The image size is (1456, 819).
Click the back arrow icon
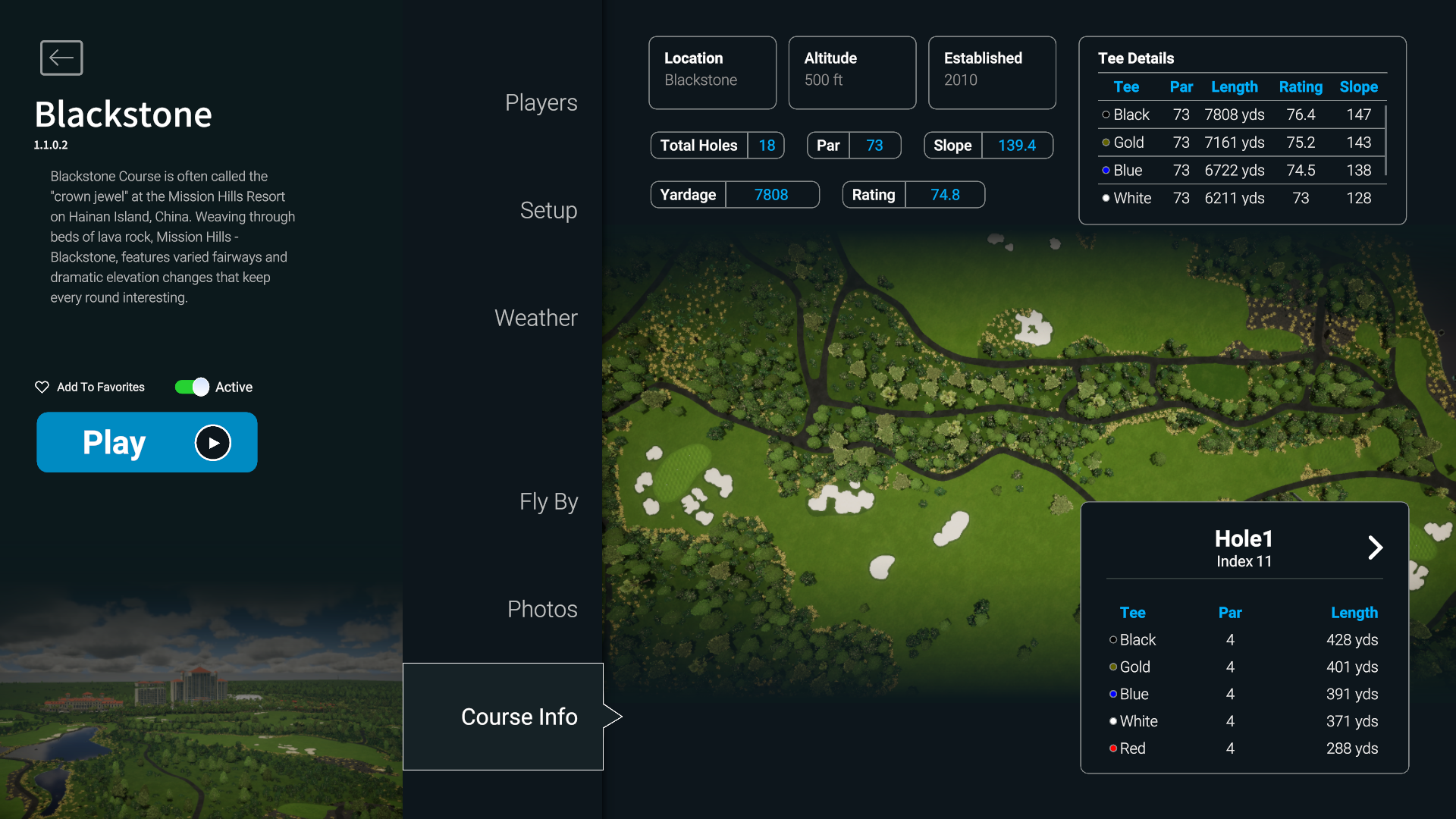click(x=61, y=58)
